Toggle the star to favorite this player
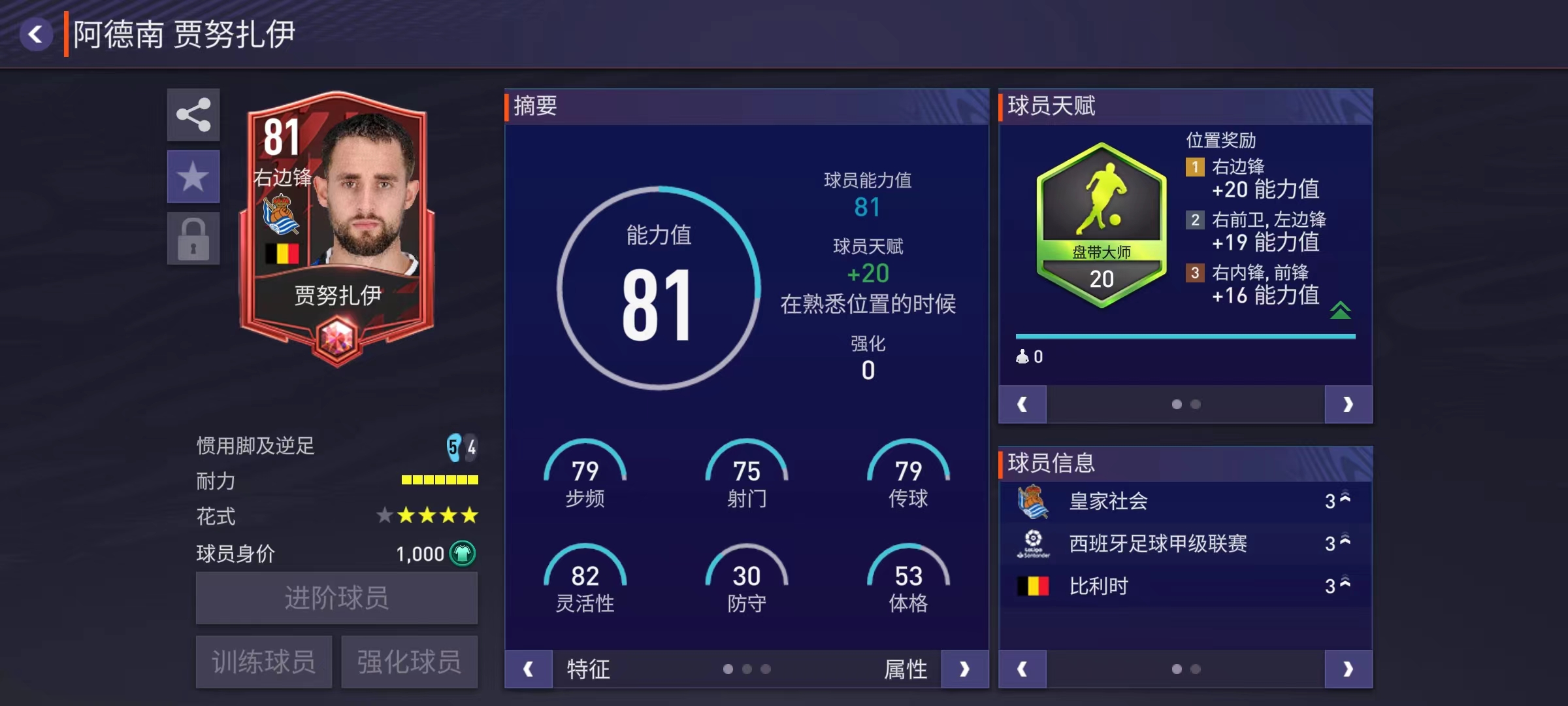The image size is (1568, 706). pyautogui.click(x=193, y=175)
